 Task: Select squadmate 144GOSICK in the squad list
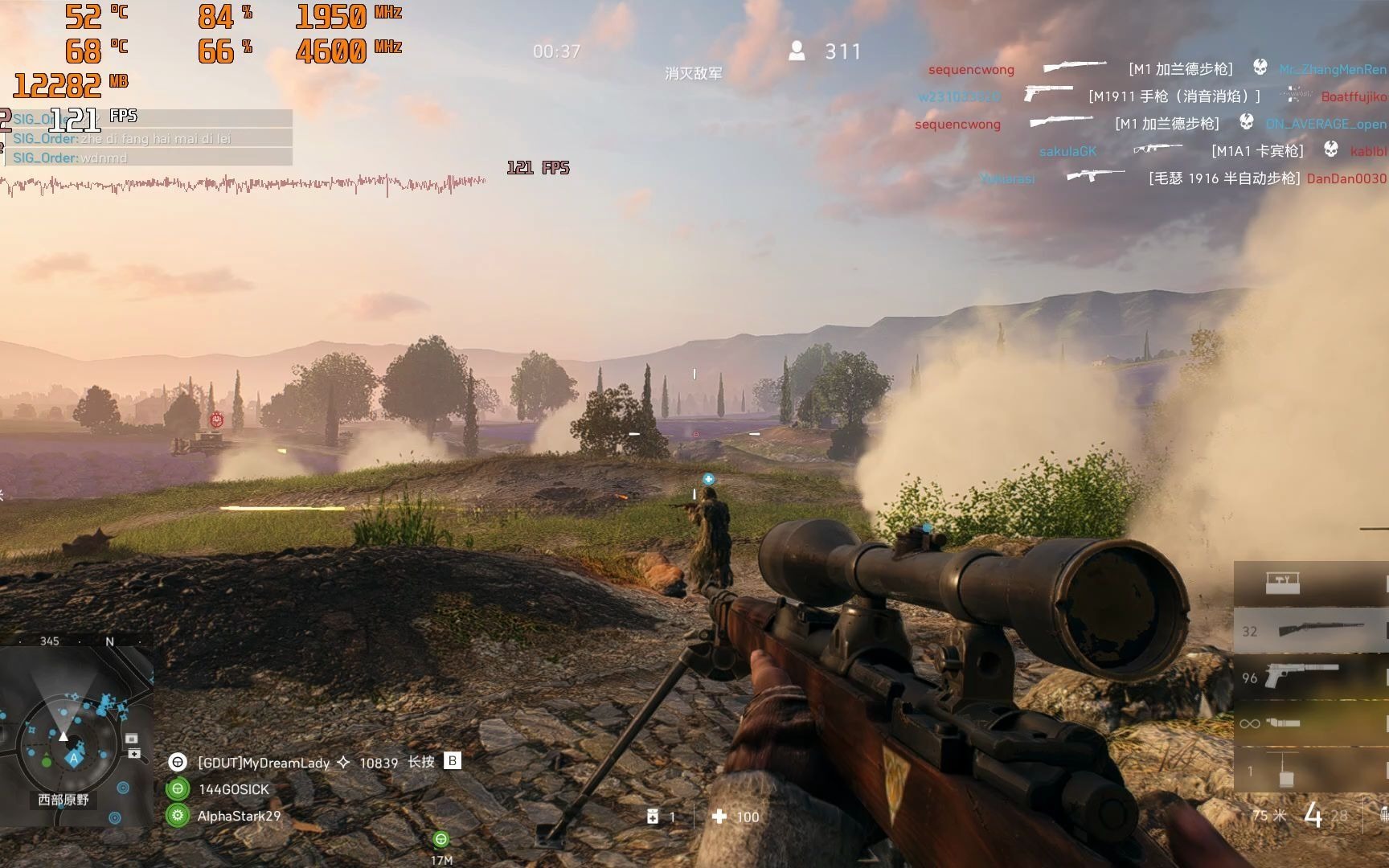tap(233, 789)
